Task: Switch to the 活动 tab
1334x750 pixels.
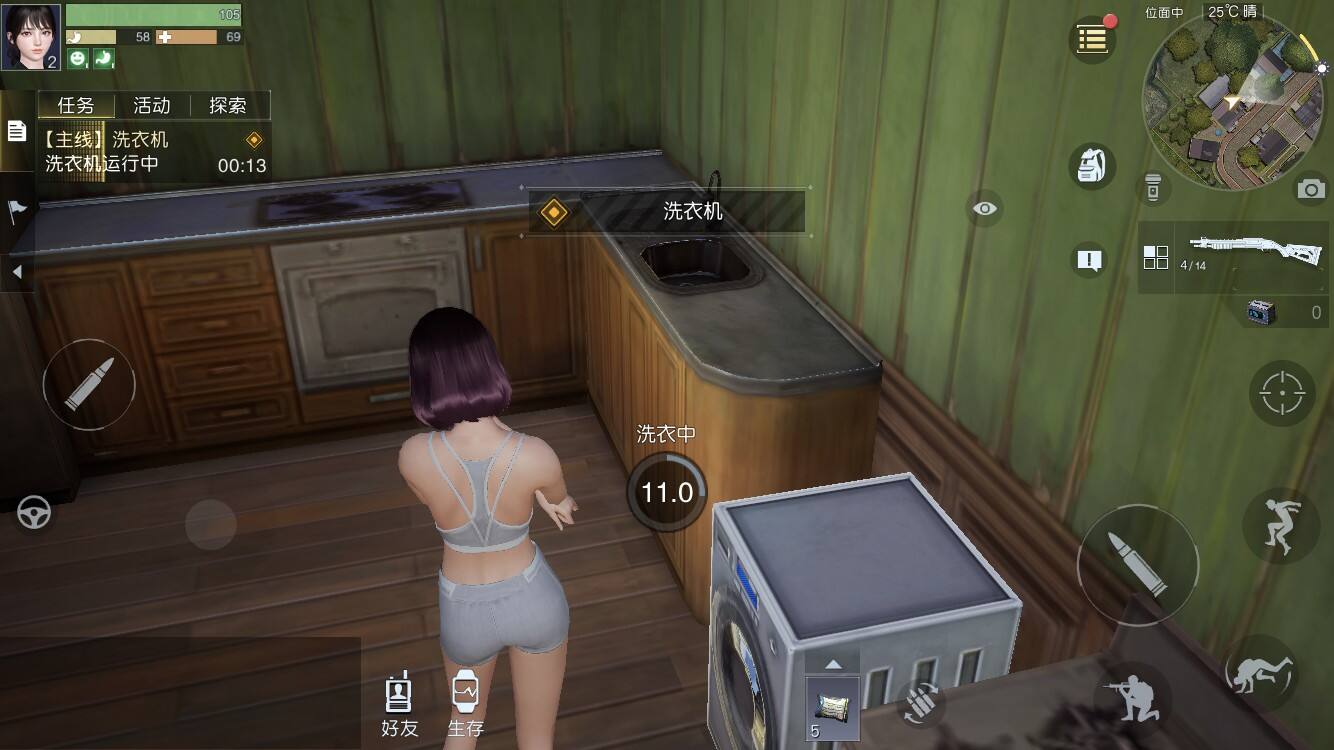Action: (x=152, y=106)
